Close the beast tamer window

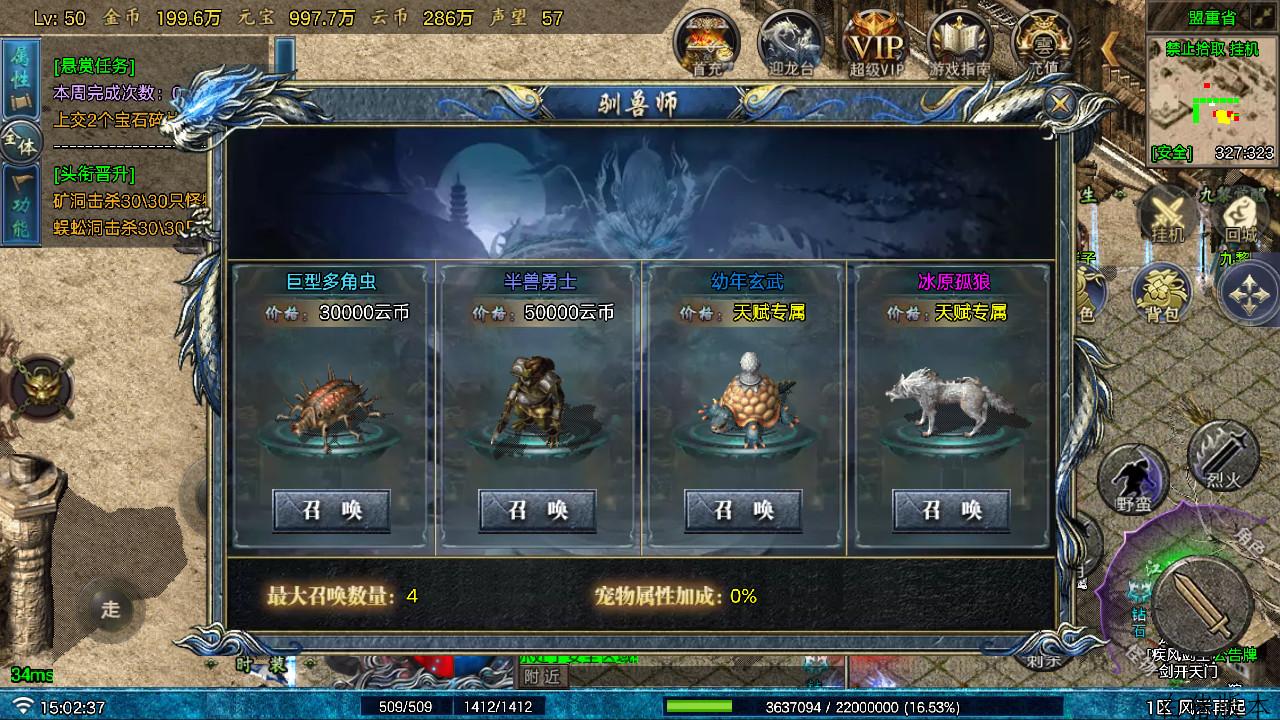point(1059,103)
